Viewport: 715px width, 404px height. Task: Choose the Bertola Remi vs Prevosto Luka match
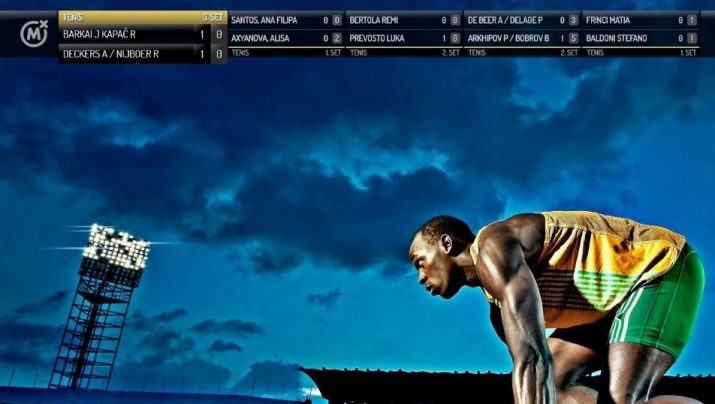(x=404, y=29)
